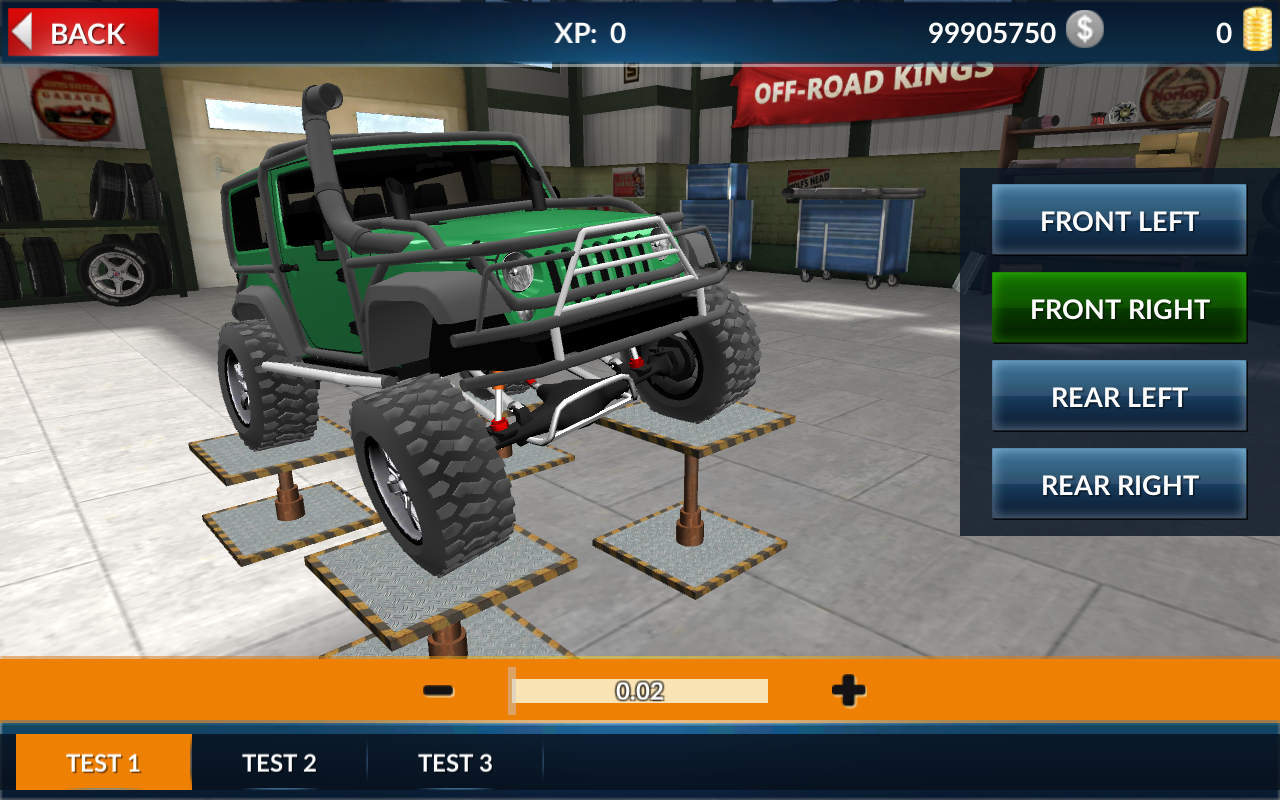Select the REAR RIGHT suspension button
The height and width of the screenshot is (800, 1280).
[1119, 484]
